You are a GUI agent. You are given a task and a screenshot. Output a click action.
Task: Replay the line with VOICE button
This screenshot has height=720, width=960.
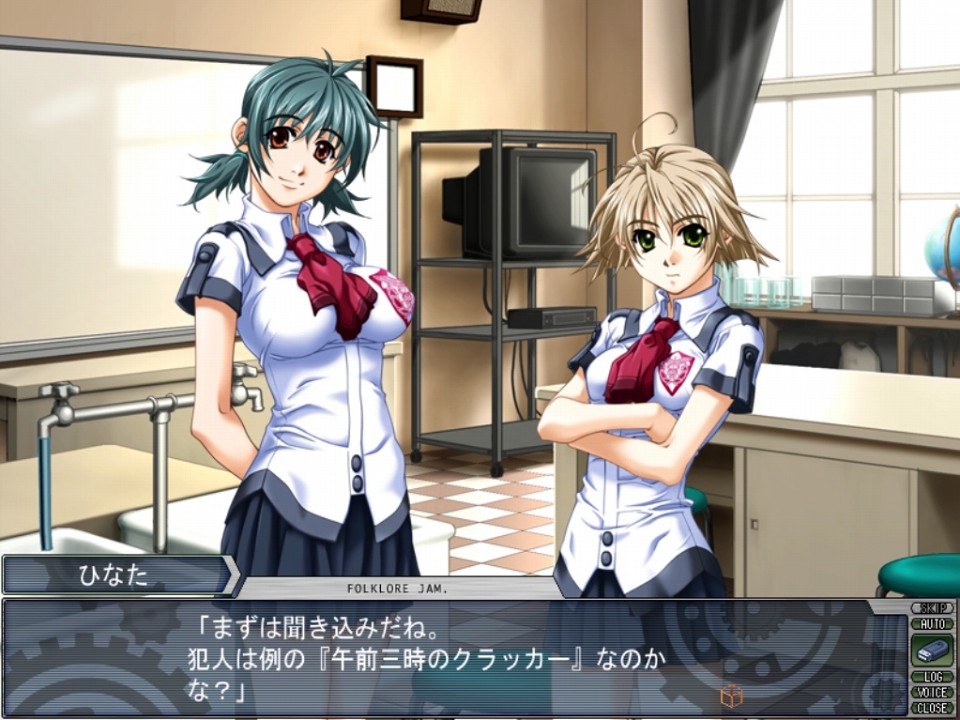(932, 692)
